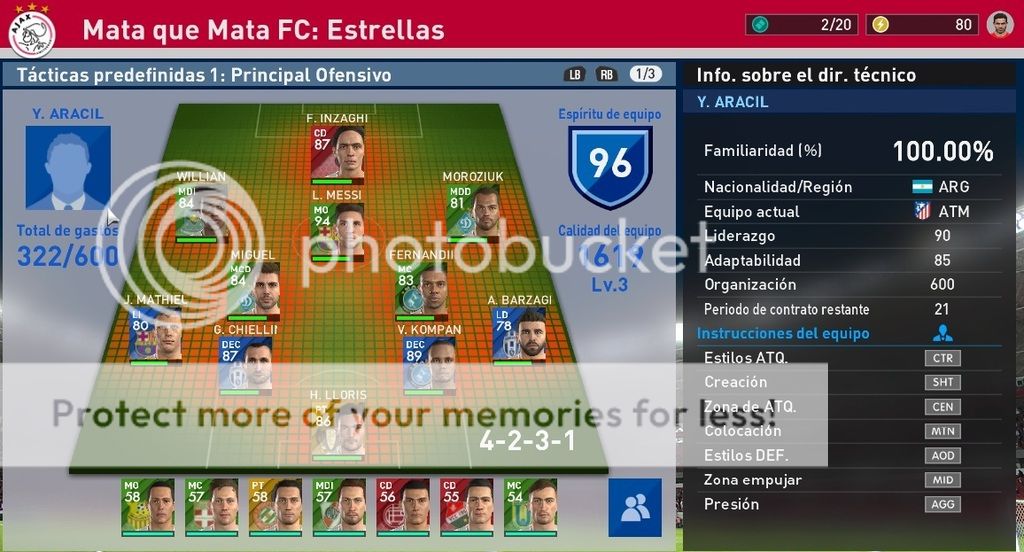
Task: Pick the MC 54 bench player
Action: tap(531, 506)
